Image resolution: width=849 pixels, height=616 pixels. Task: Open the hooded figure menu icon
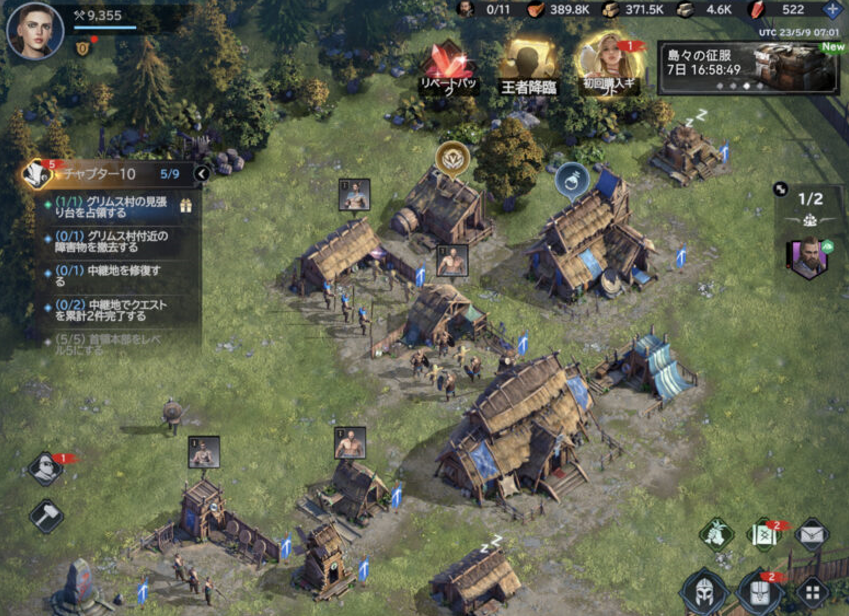click(x=45, y=468)
